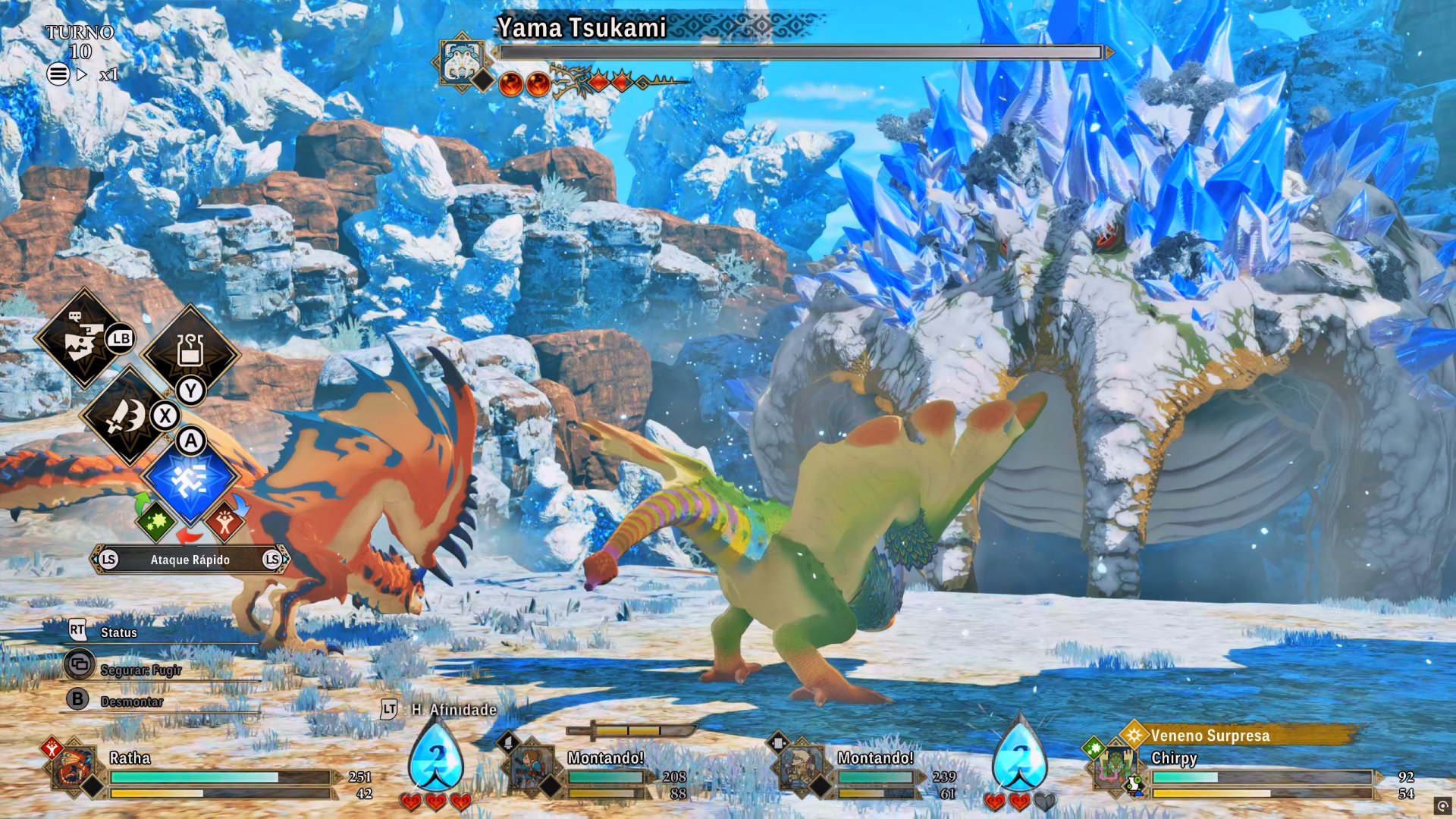Choose the monster talk tactics command

tap(83, 339)
